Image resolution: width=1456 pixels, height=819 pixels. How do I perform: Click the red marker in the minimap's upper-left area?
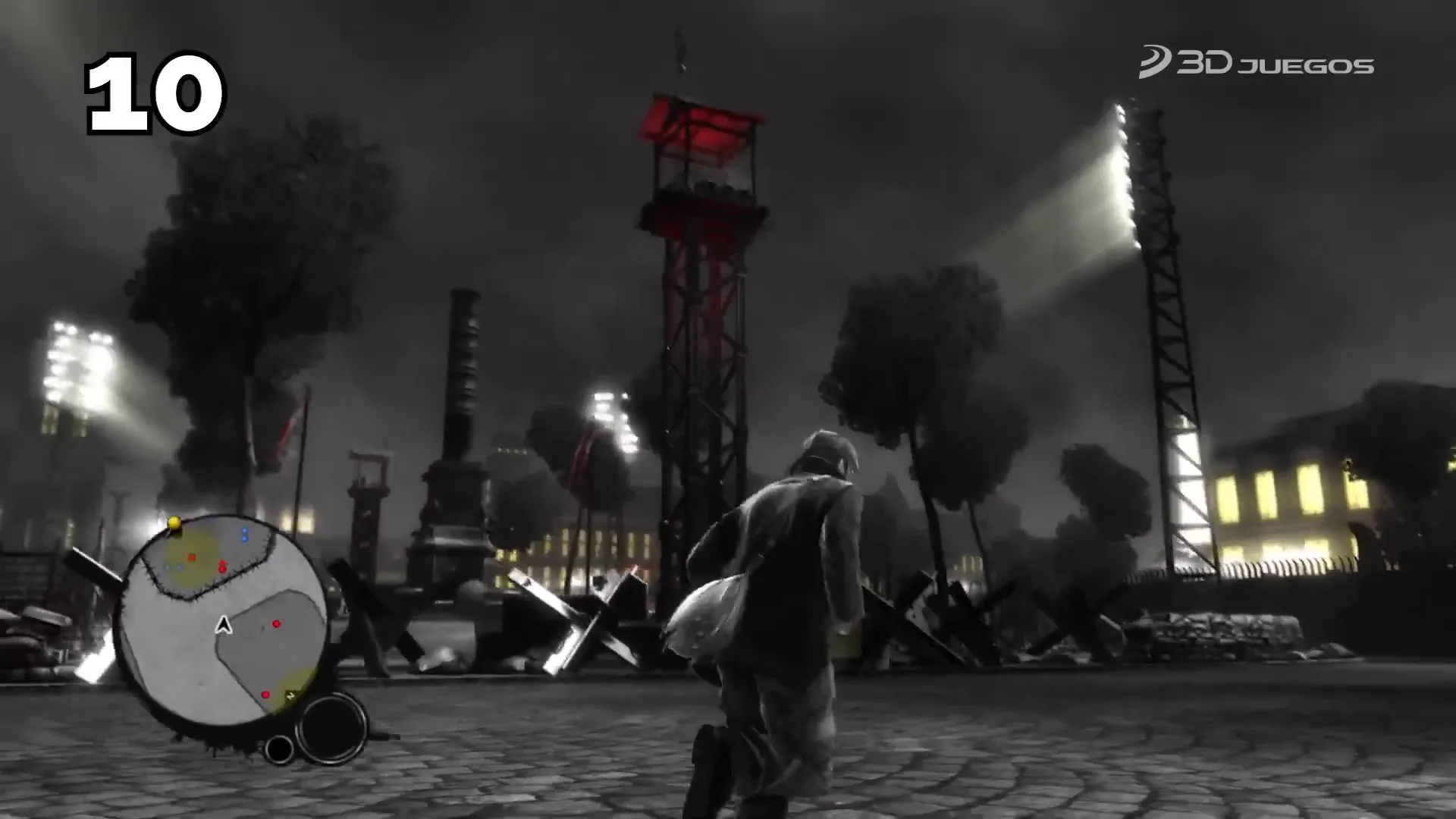[x=191, y=557]
